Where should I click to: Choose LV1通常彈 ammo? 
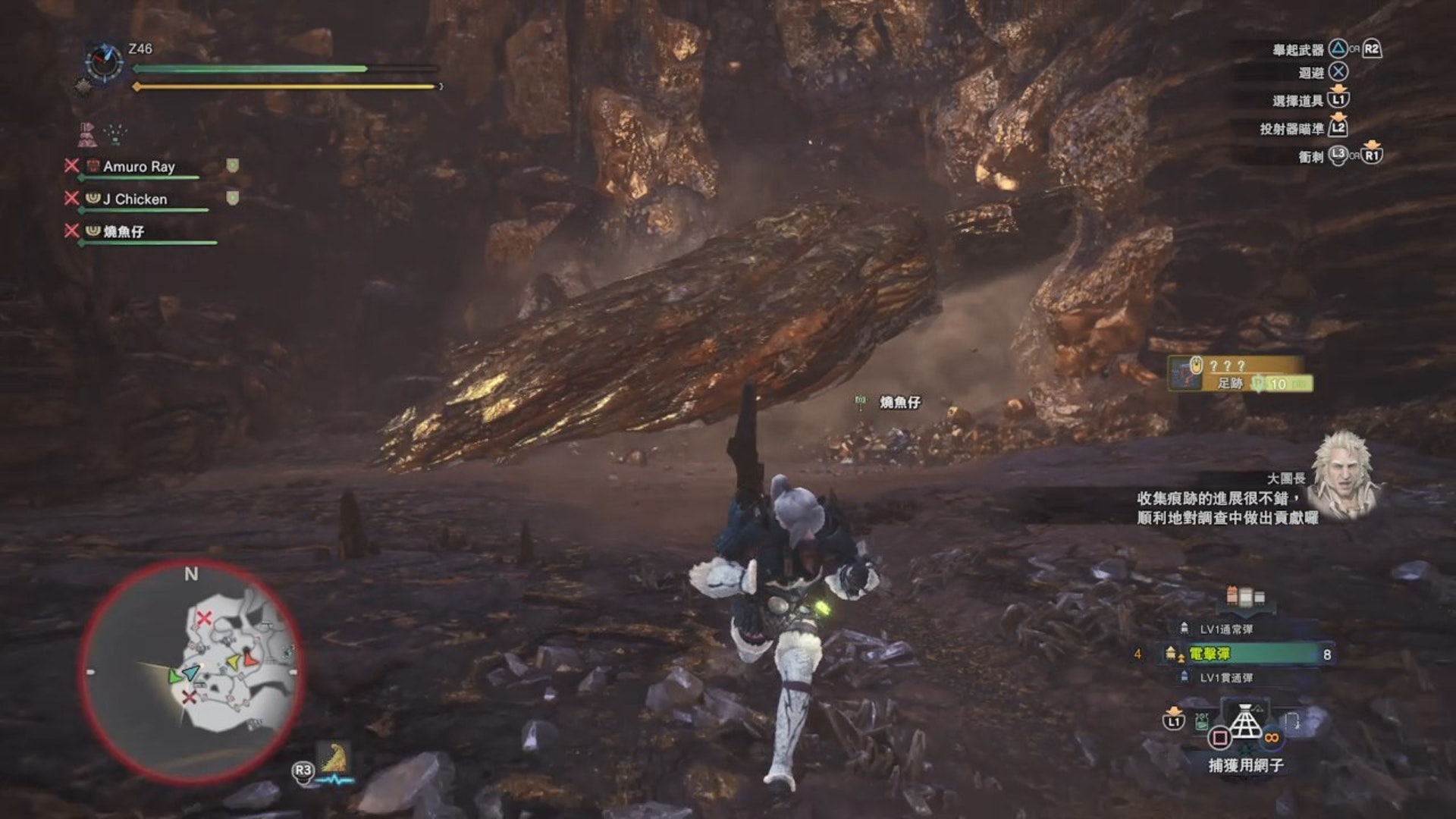[x=1225, y=629]
